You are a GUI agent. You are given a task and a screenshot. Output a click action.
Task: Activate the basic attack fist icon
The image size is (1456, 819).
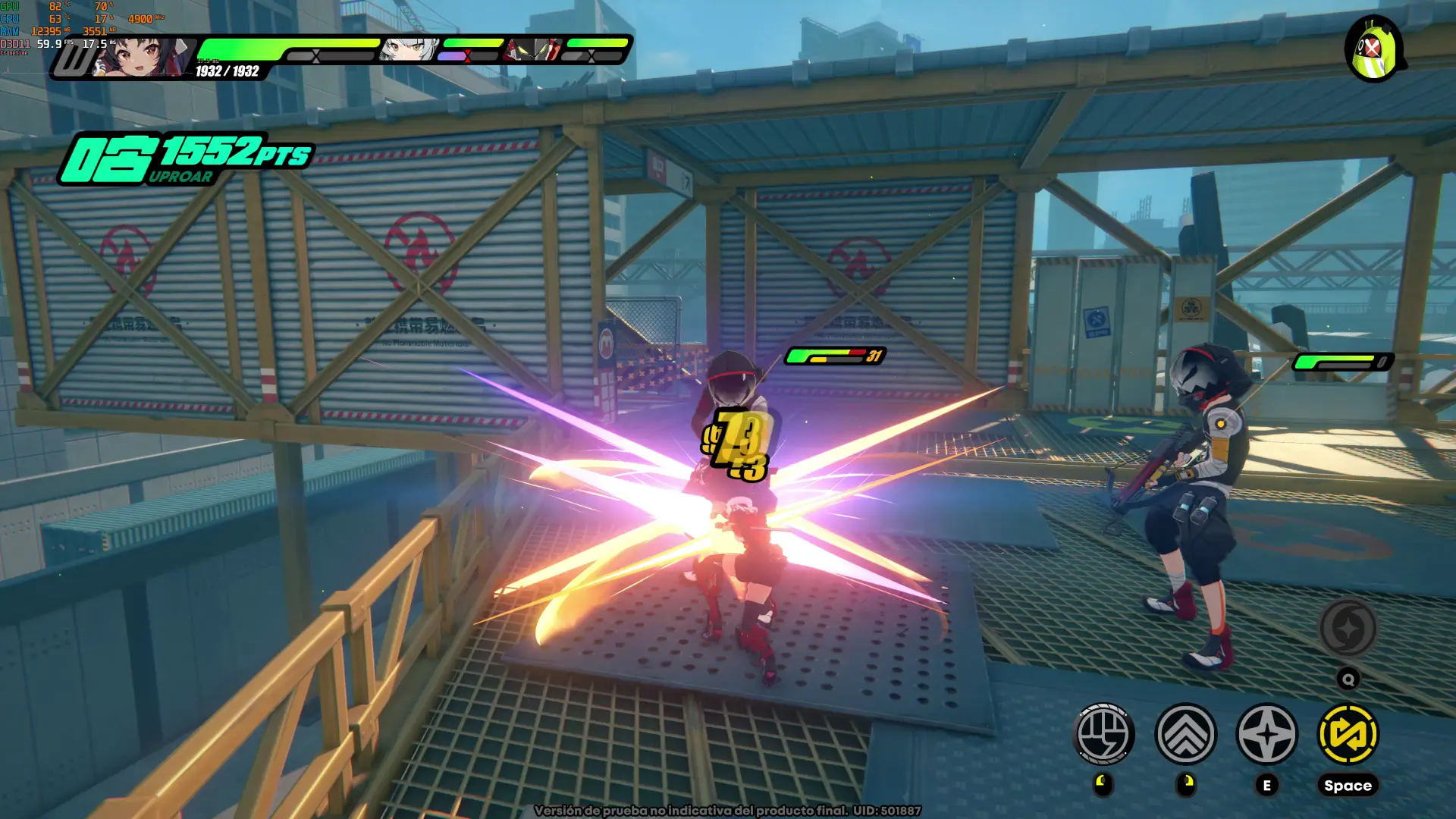pos(1104,734)
